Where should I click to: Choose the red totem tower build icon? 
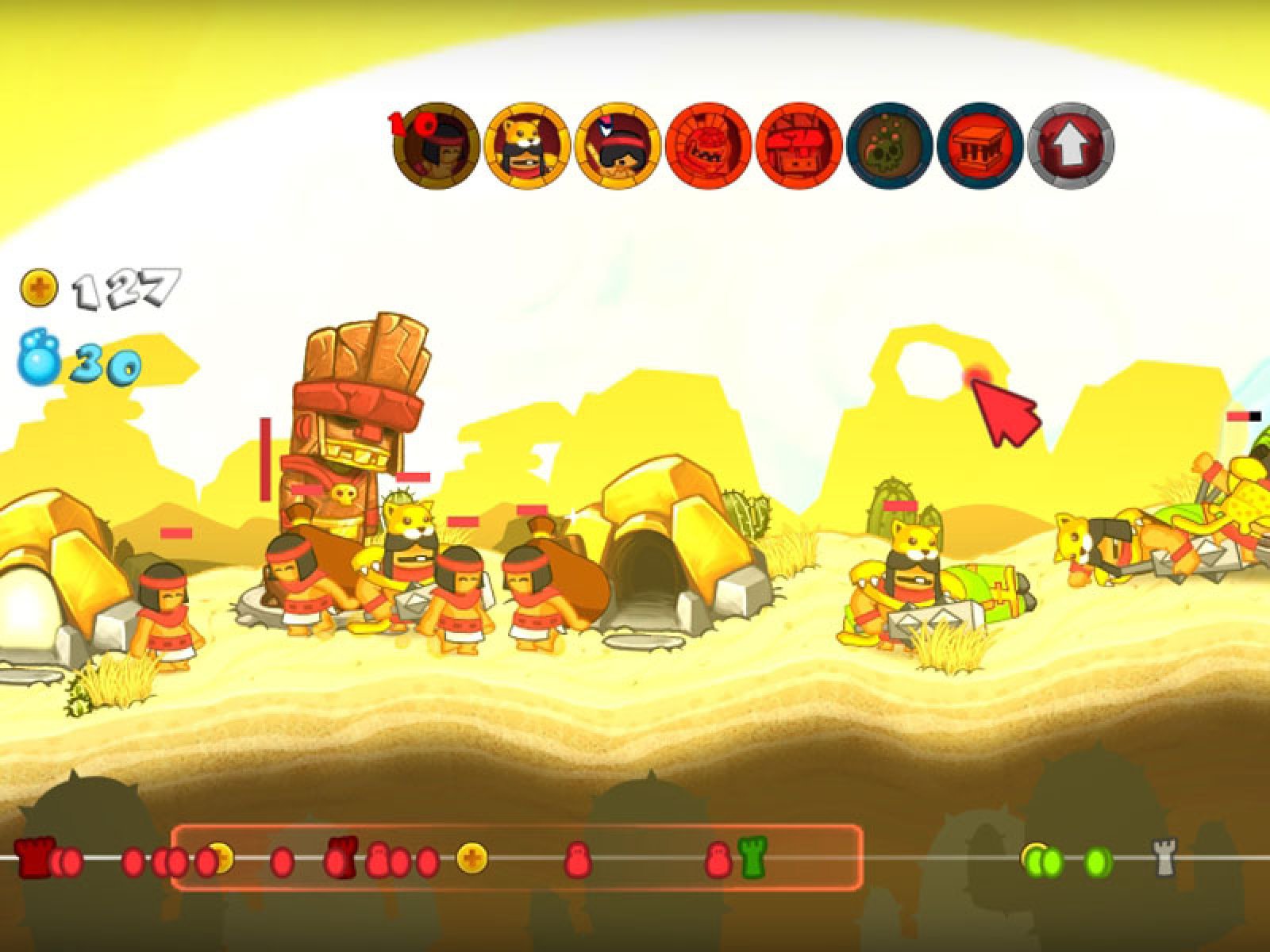coord(799,144)
